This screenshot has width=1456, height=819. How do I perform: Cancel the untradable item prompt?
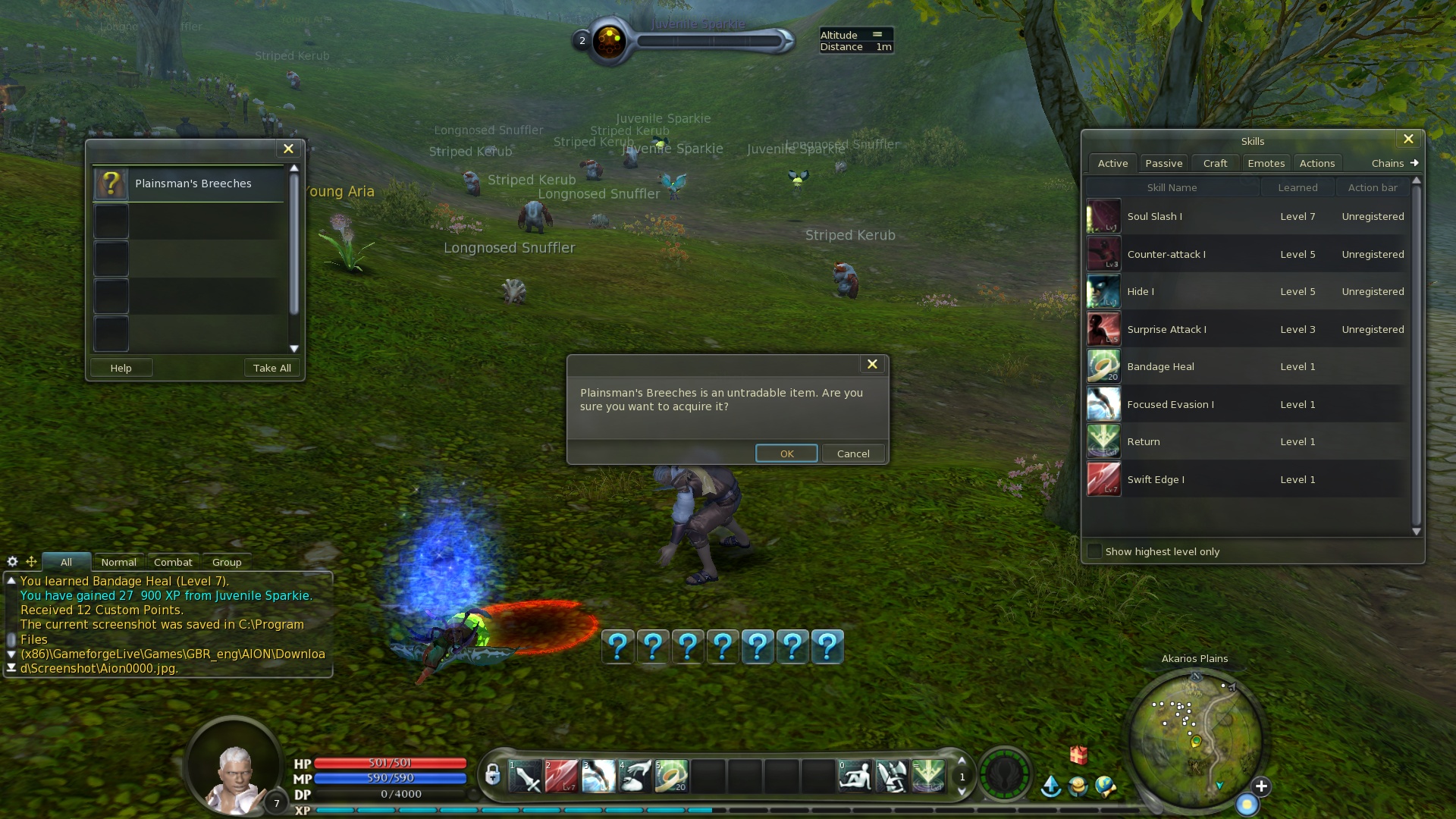pos(853,453)
